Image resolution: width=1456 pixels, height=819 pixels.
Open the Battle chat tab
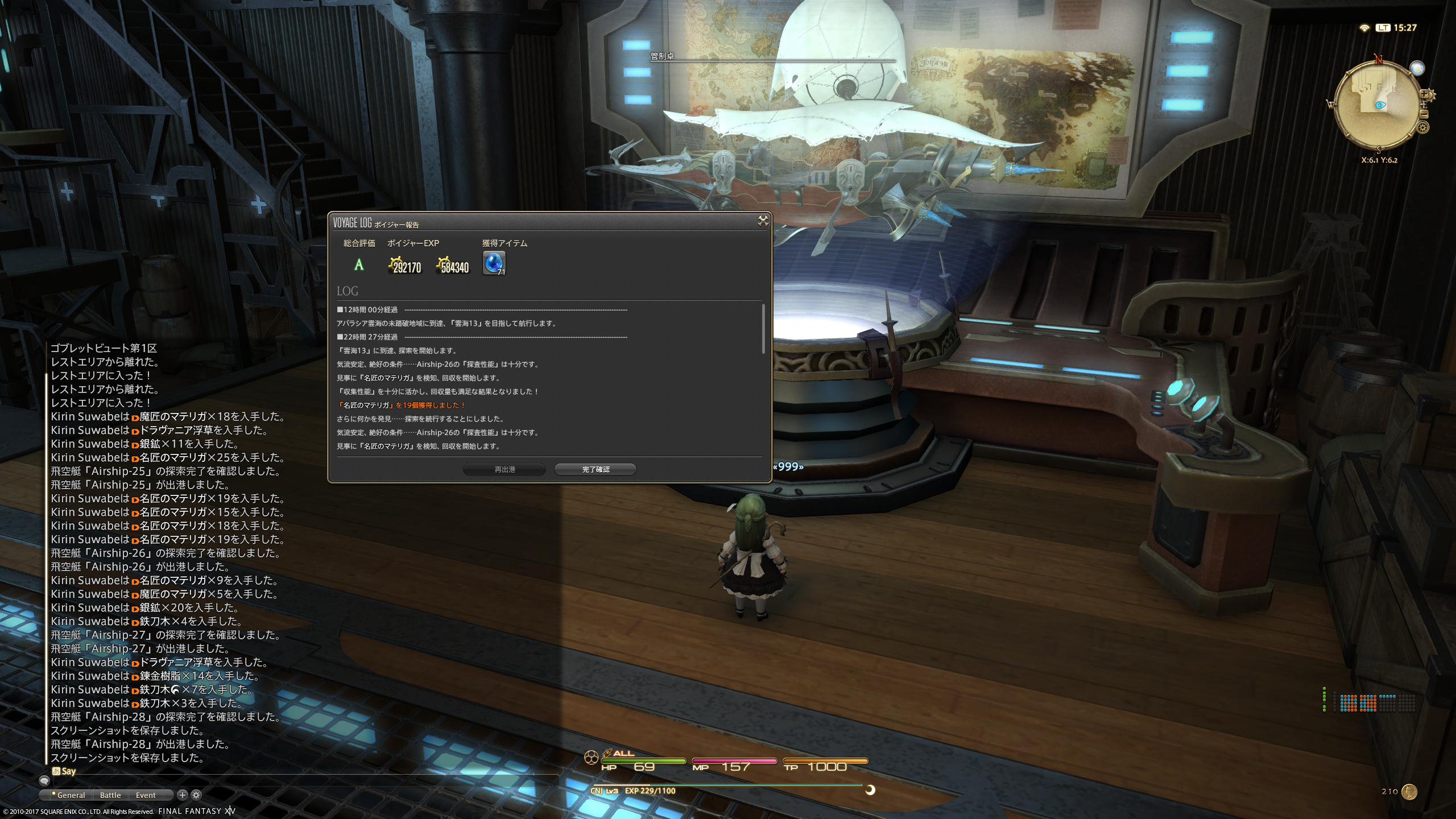110,795
